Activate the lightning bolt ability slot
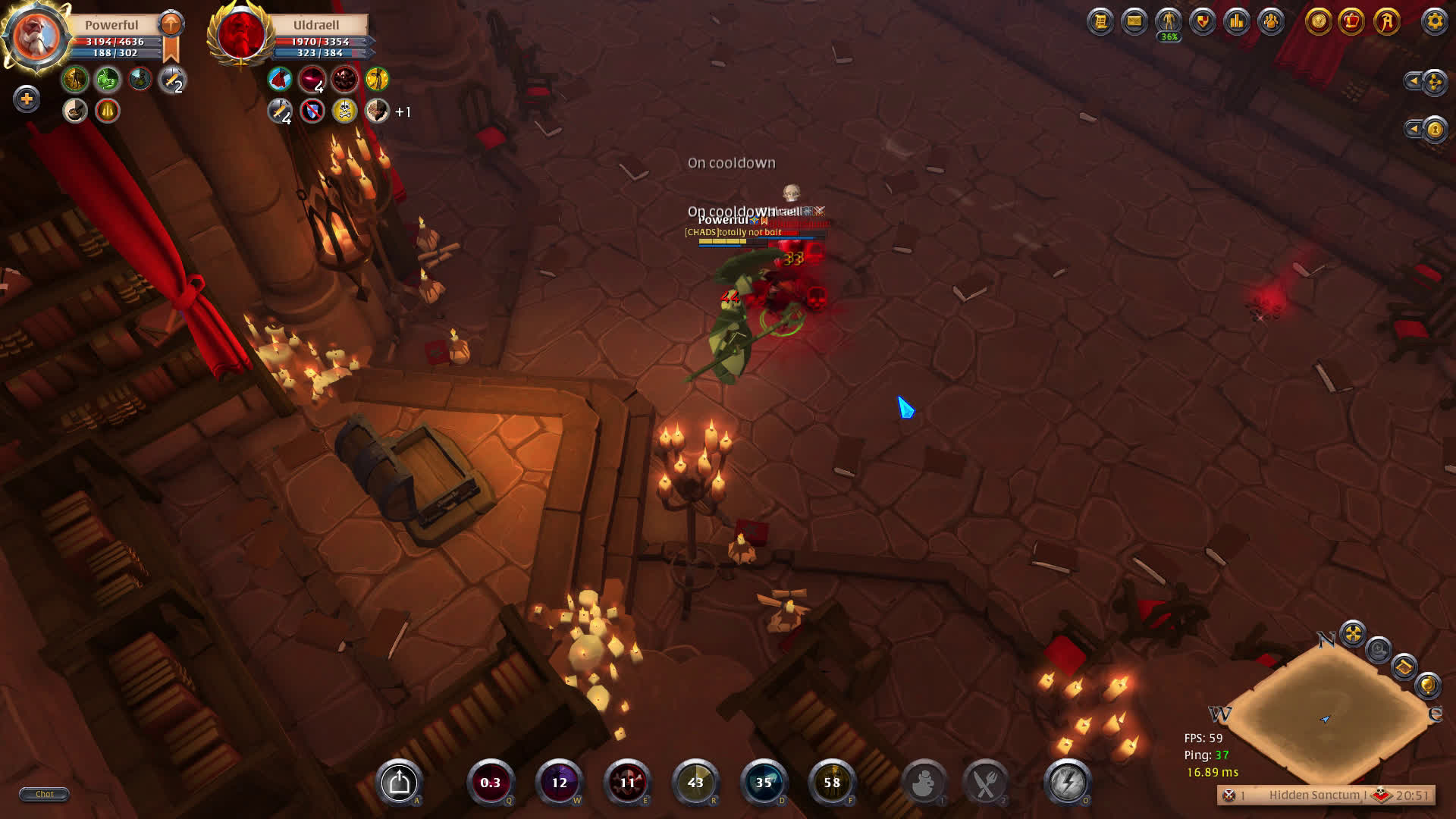Viewport: 1456px width, 819px height. click(1067, 782)
